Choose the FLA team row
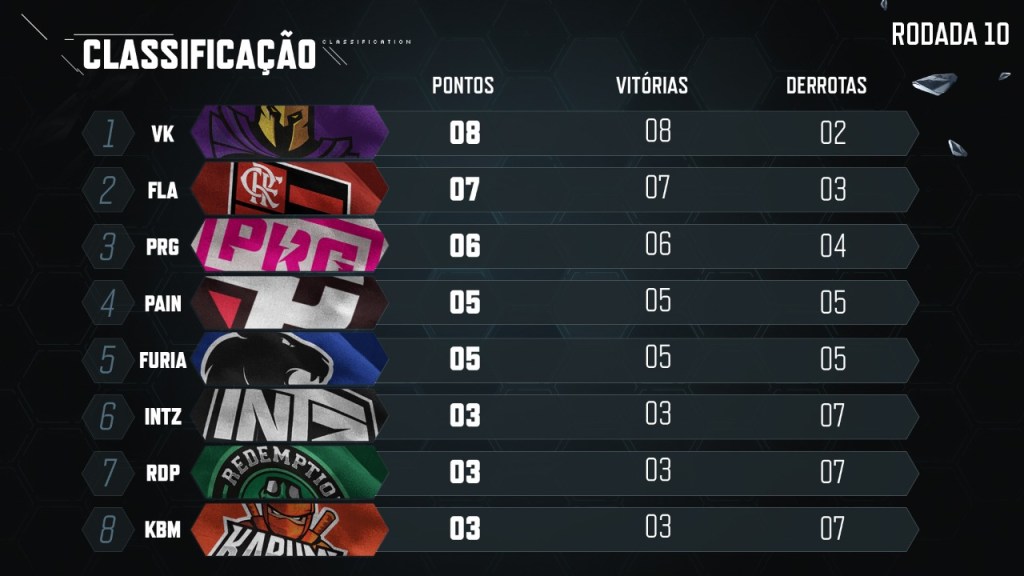Viewport: 1024px width, 576px height. [x=500, y=189]
